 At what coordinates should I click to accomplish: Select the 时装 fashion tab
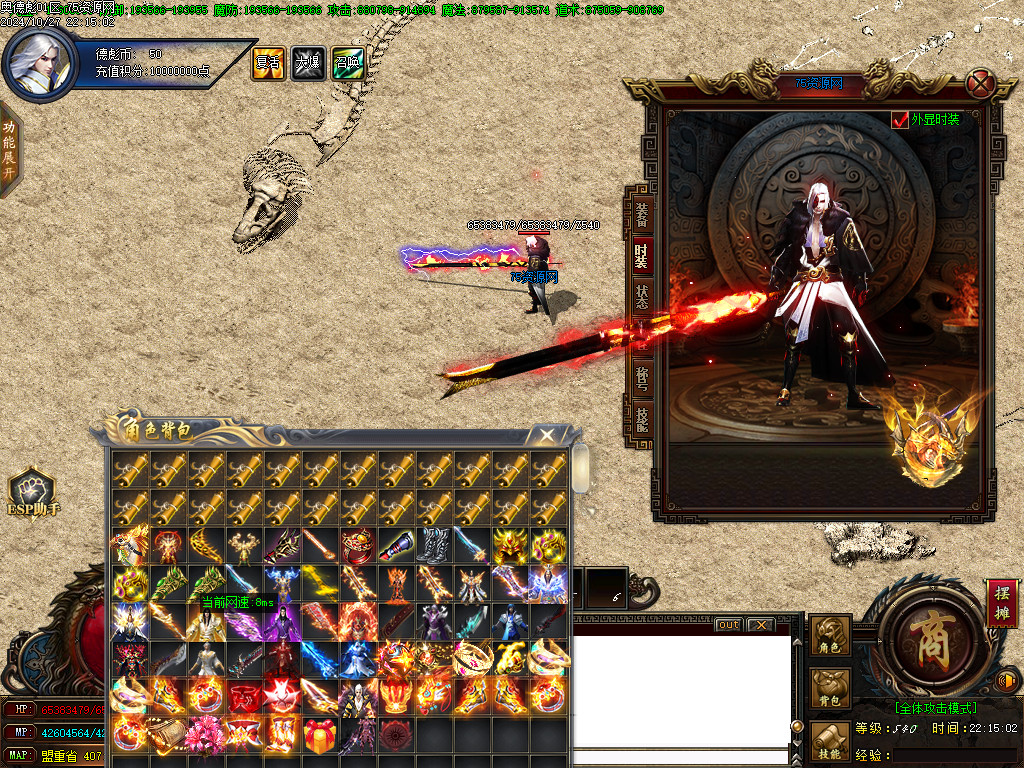641,255
